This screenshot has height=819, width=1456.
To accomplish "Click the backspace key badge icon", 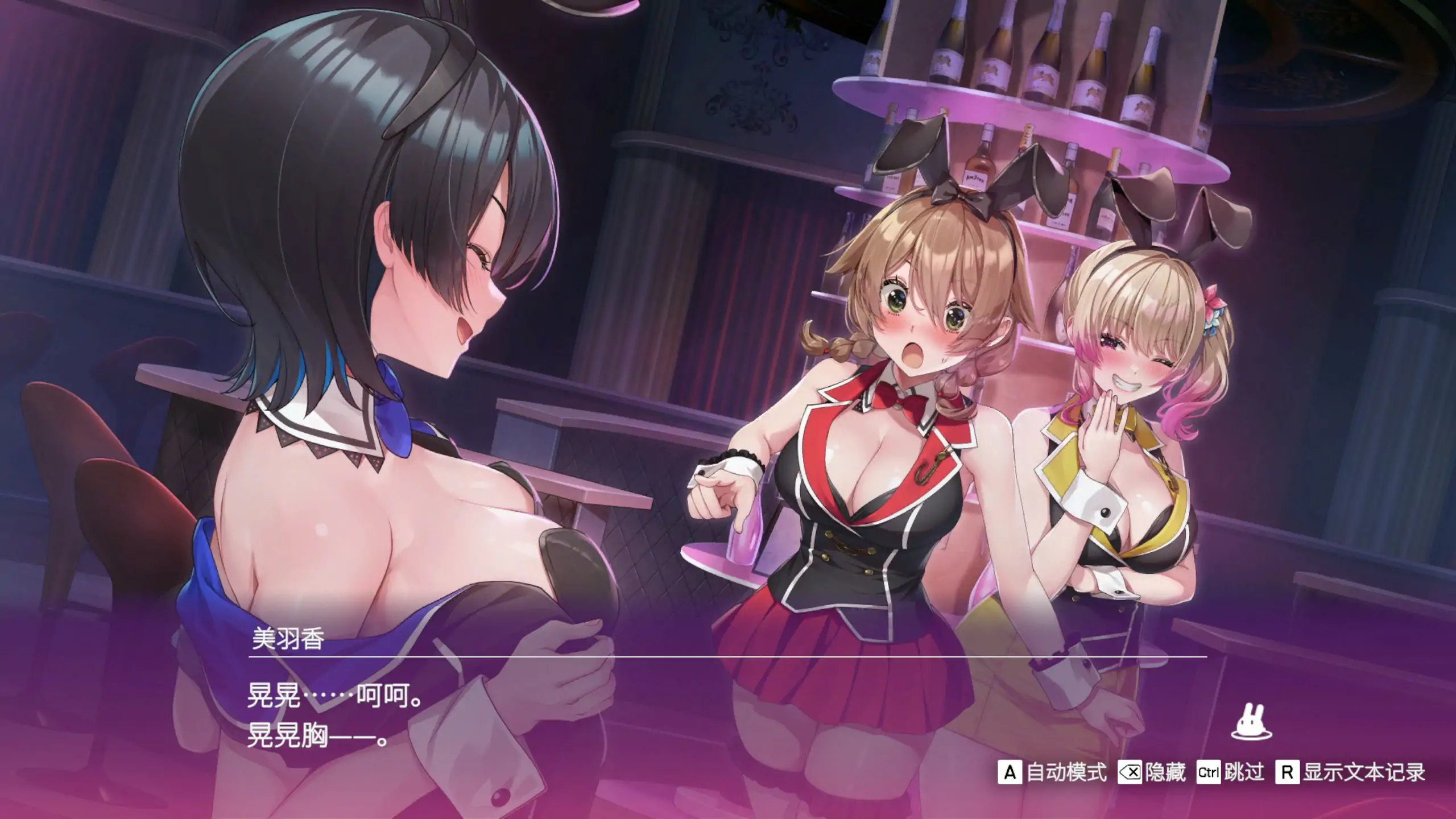I will 1130,772.
